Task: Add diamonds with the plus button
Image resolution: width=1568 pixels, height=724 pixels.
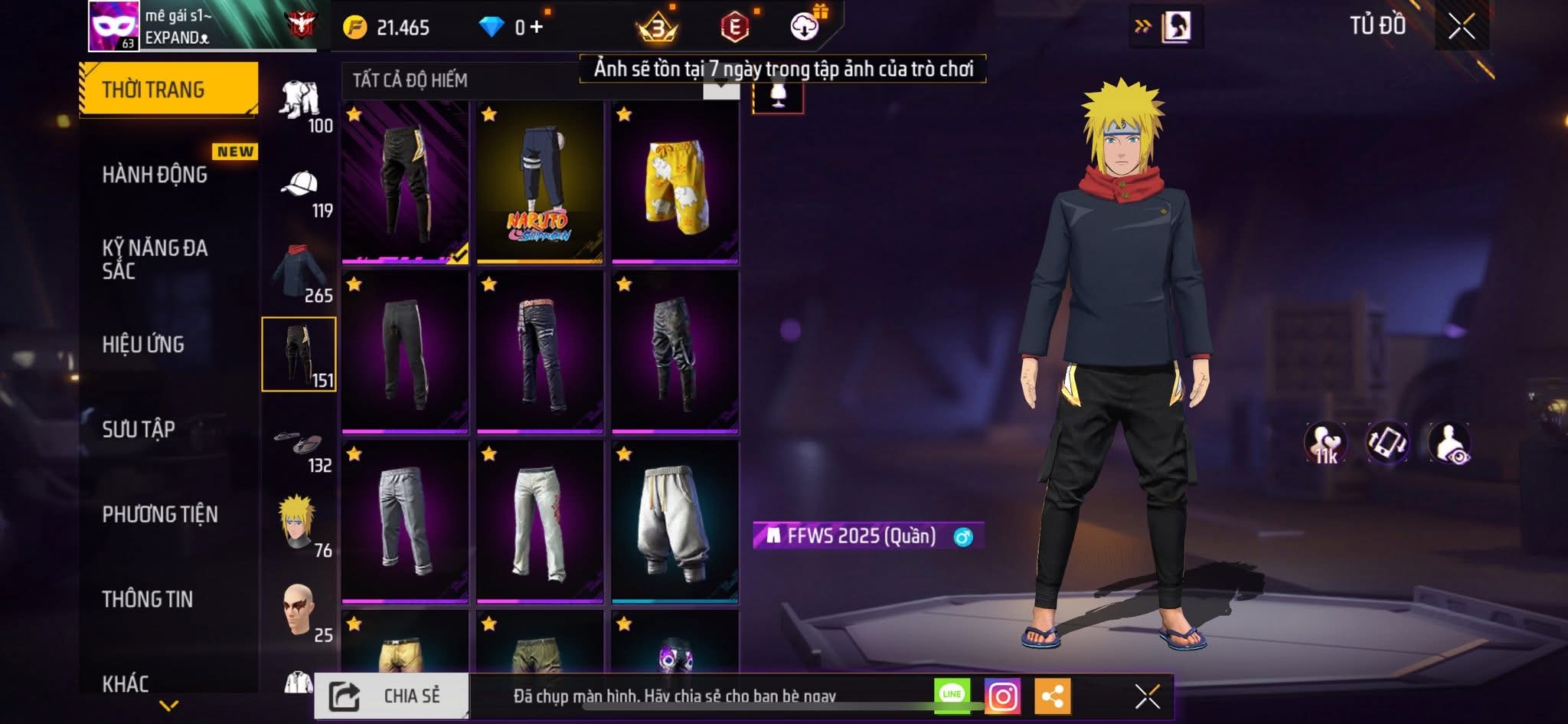Action: (537, 28)
